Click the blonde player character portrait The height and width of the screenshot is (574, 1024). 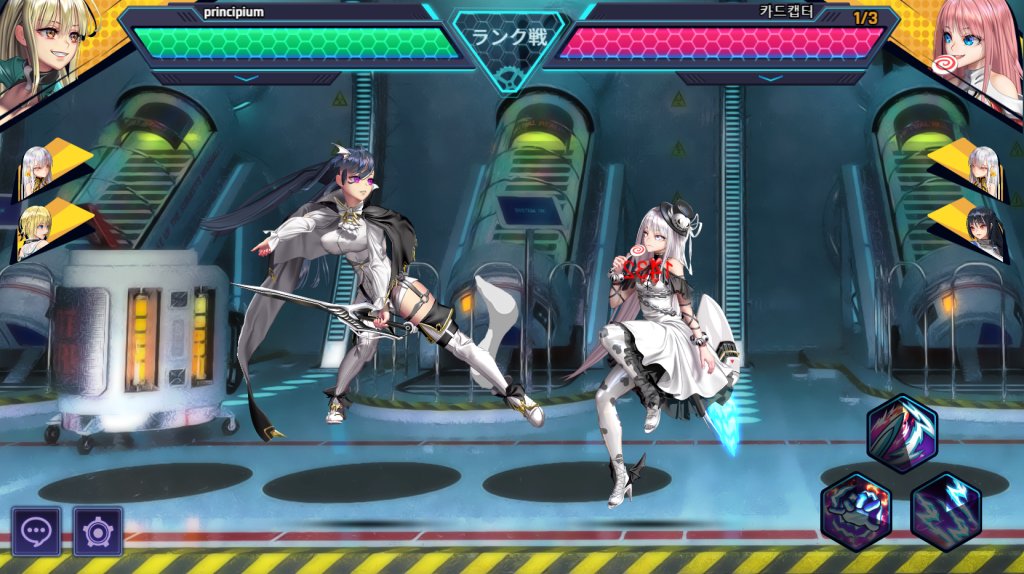coord(45,50)
